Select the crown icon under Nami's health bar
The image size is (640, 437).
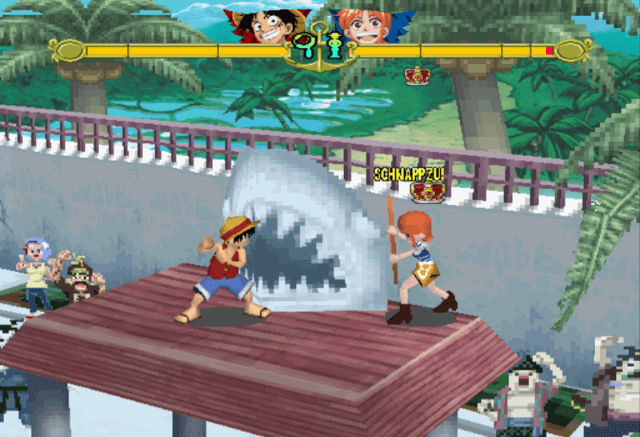(417, 75)
